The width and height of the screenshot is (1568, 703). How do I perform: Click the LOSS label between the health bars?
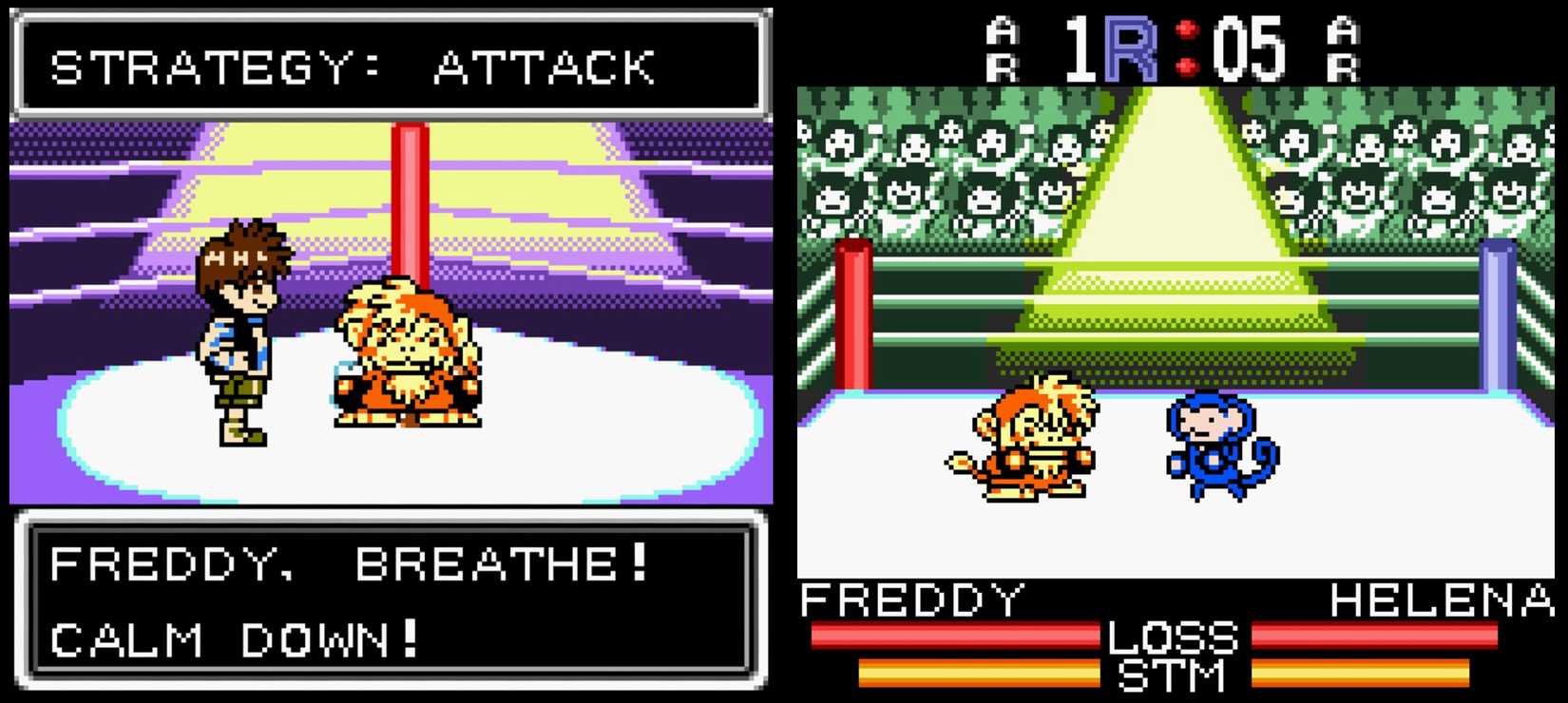click(x=1178, y=636)
